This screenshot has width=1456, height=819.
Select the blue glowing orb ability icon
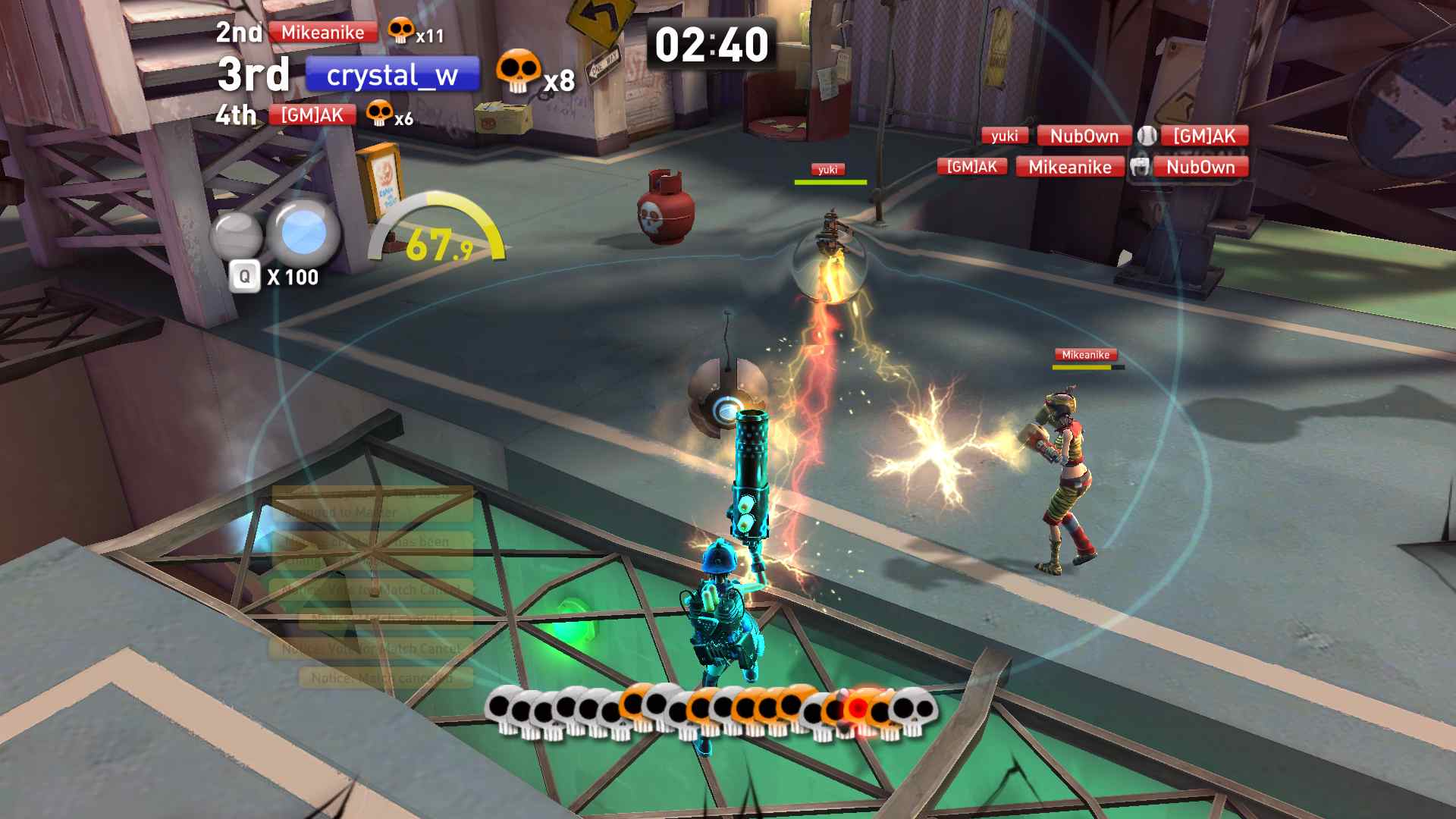[x=304, y=232]
